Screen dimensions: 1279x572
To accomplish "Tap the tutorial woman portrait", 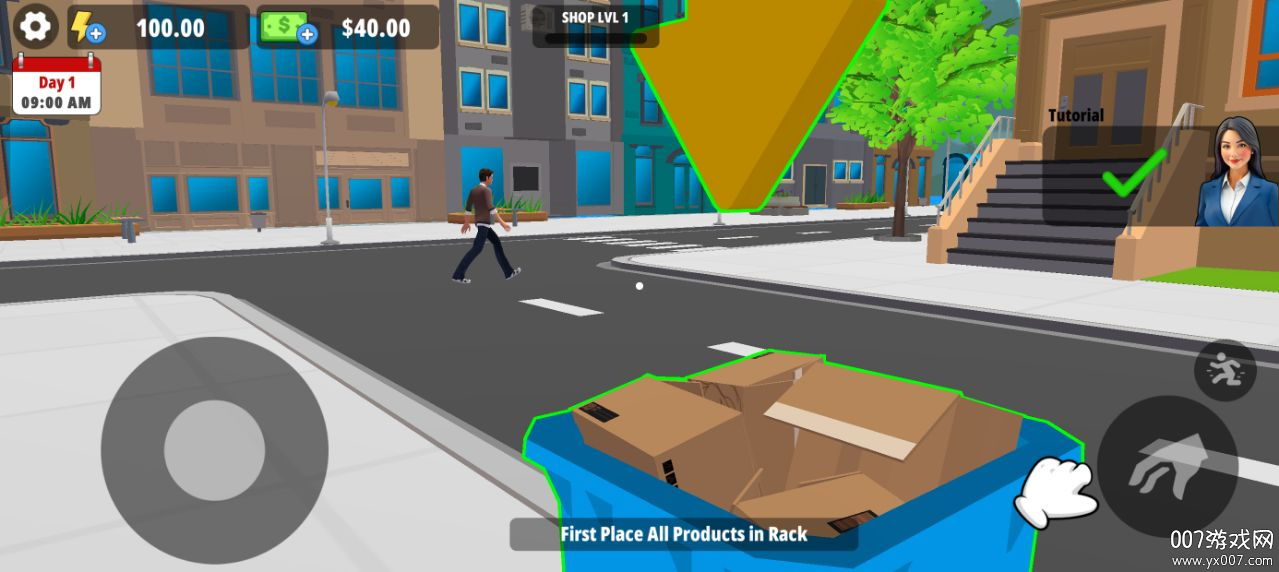I will (1236, 173).
